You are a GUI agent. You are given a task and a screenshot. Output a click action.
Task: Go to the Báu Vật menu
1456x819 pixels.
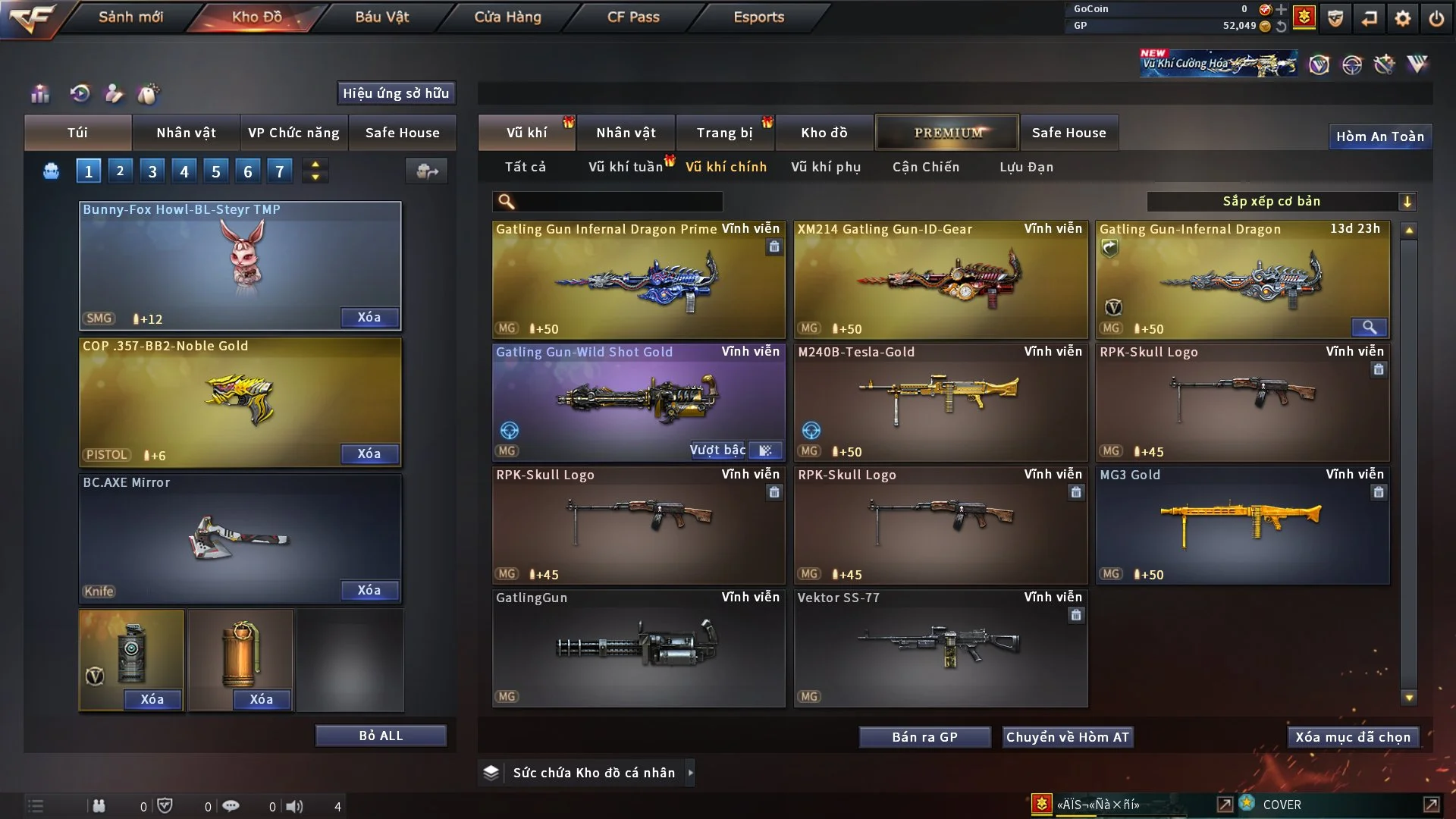381,17
